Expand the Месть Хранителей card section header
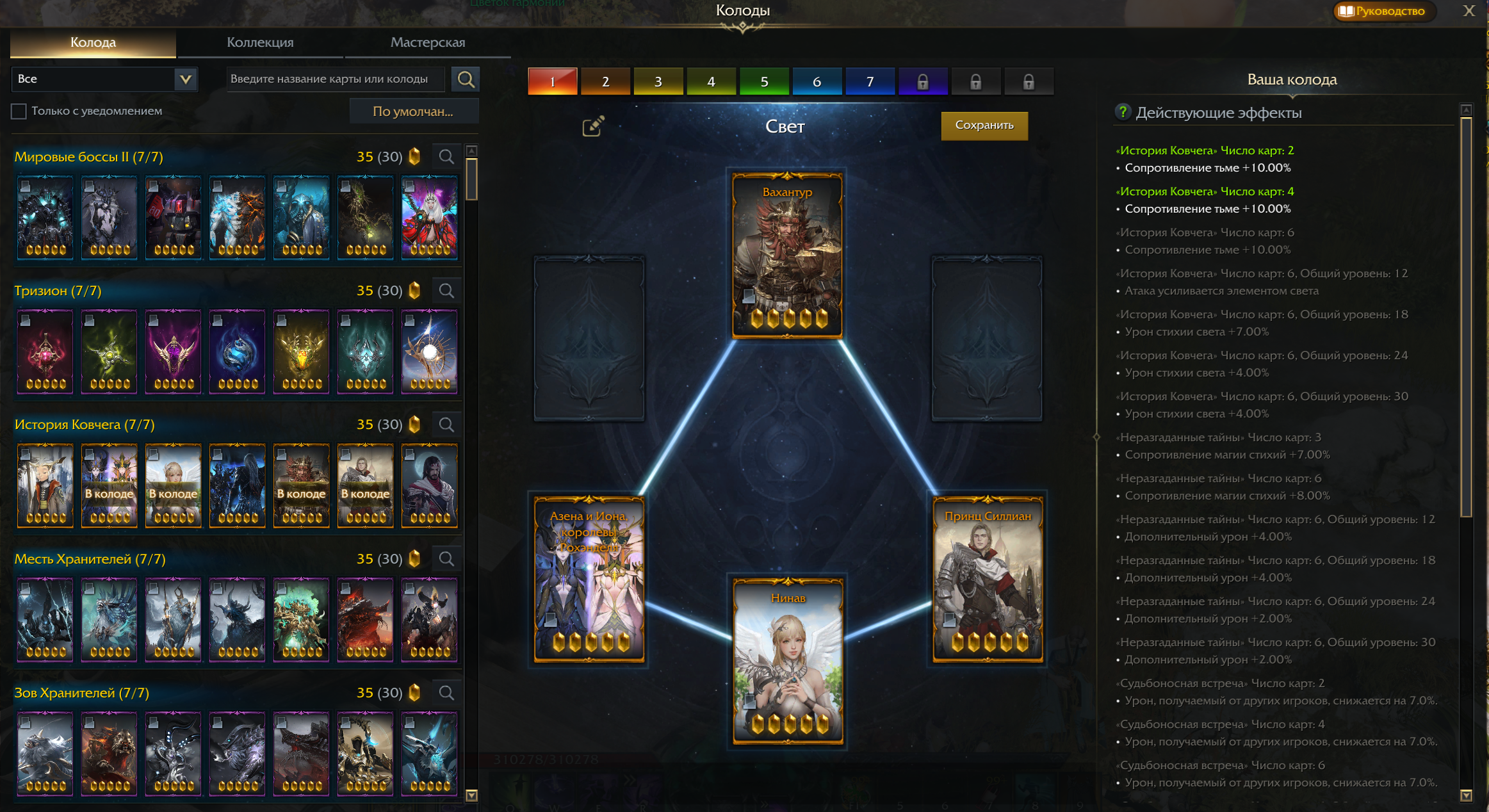 coord(83,558)
